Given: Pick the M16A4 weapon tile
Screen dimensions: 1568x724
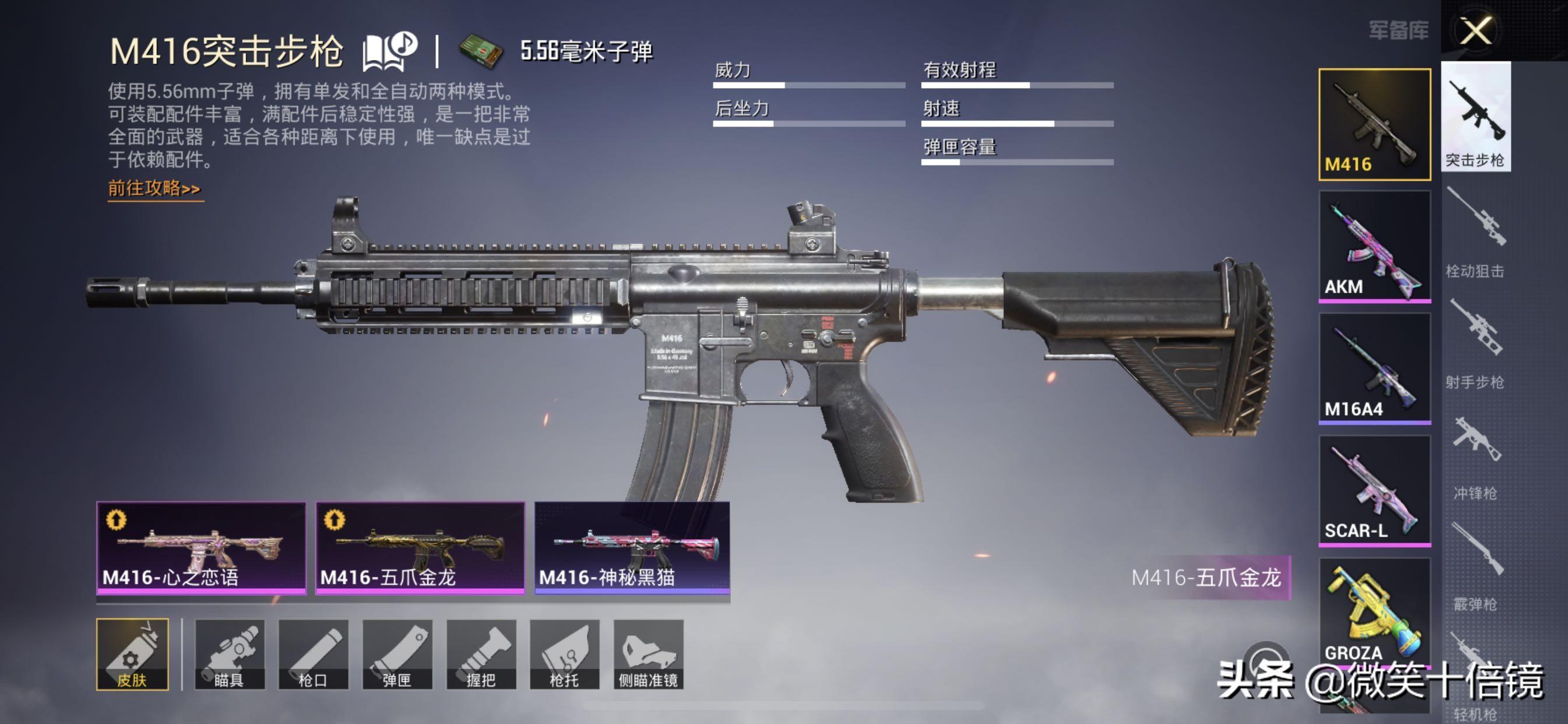Looking at the screenshot, I should tap(1374, 368).
